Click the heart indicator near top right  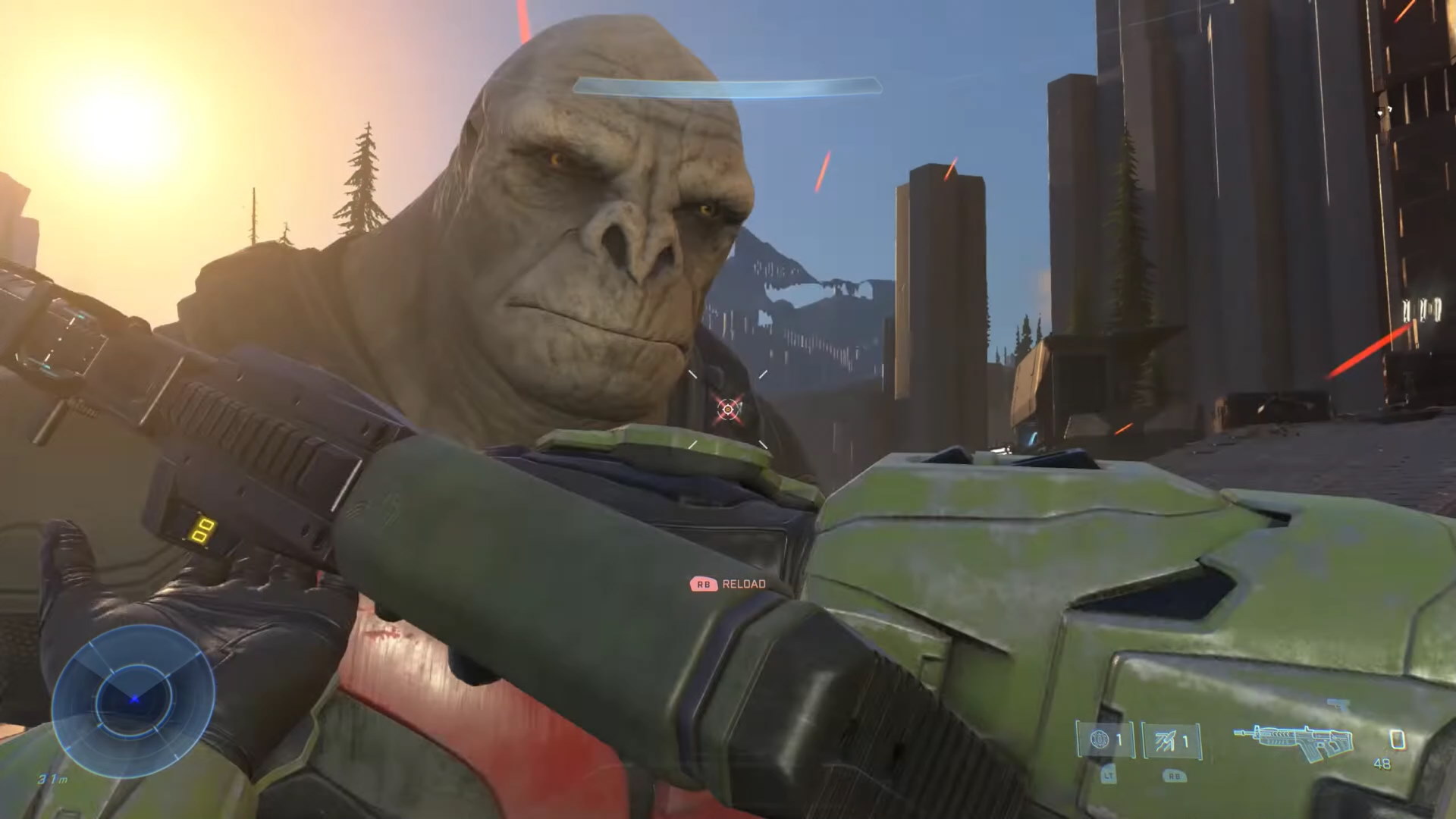pyautogui.click(x=1379, y=114)
